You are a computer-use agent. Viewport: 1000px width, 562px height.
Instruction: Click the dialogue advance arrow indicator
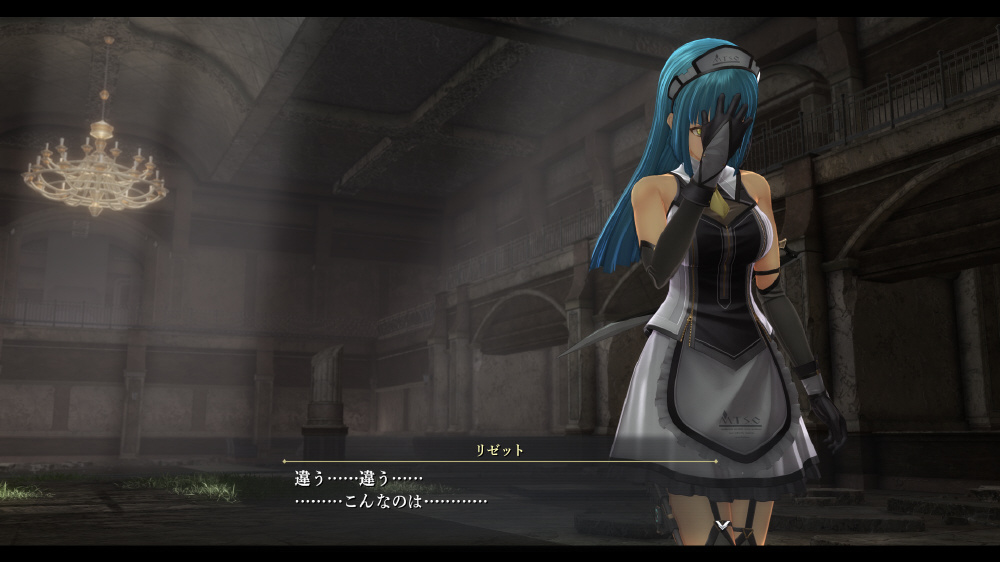722,524
